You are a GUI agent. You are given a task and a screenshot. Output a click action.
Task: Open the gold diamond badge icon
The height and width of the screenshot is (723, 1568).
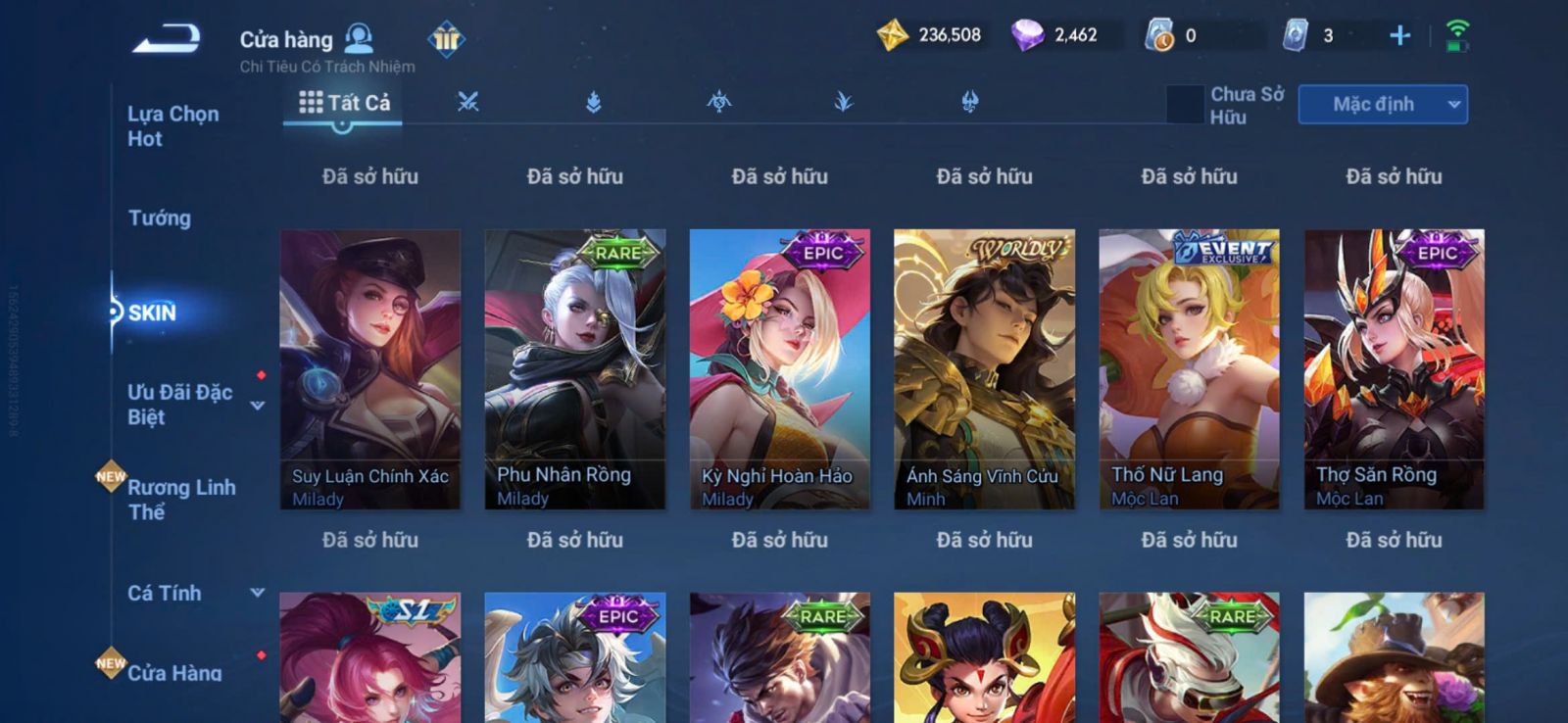446,39
